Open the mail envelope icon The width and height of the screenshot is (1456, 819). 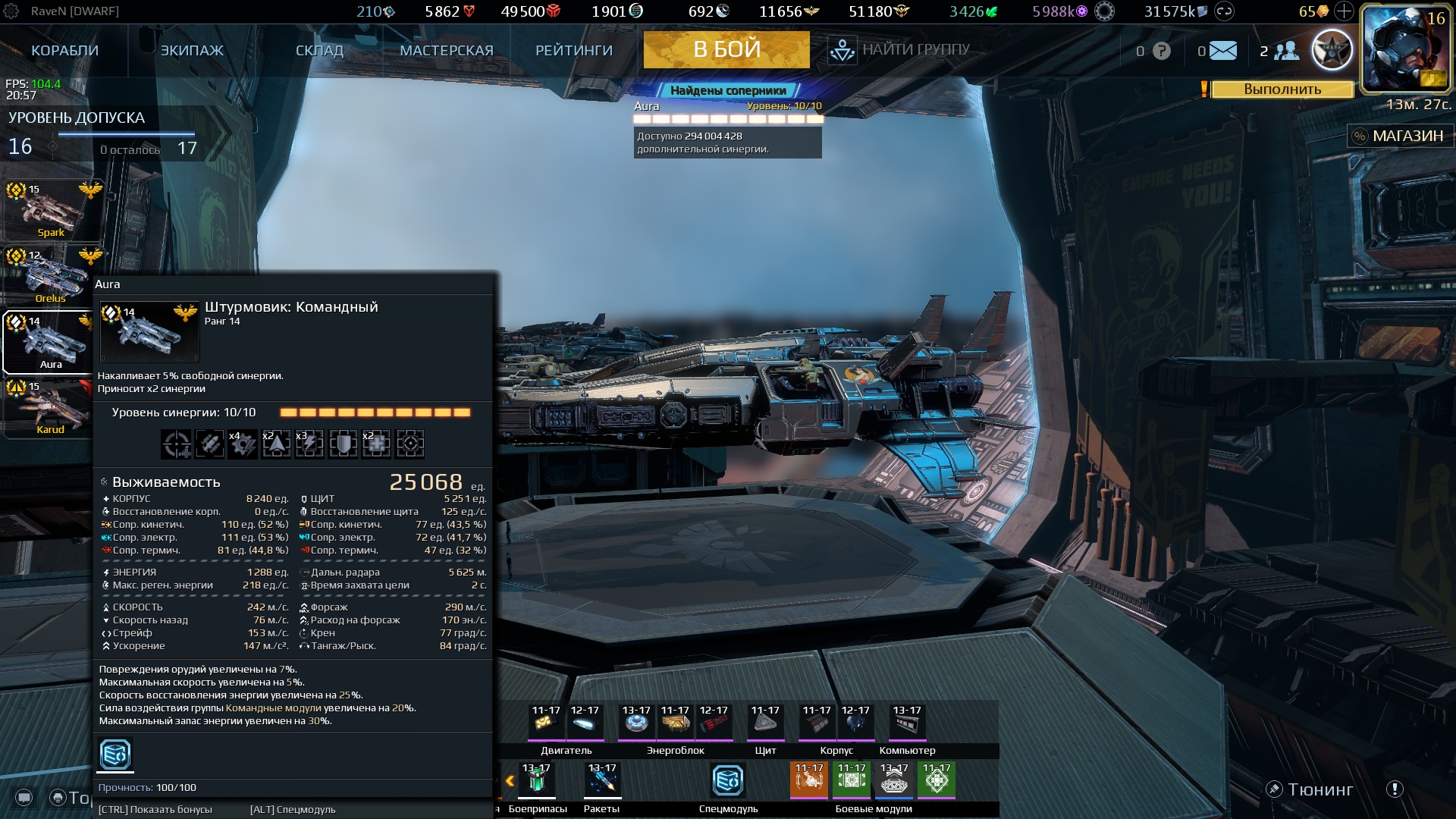1222,51
